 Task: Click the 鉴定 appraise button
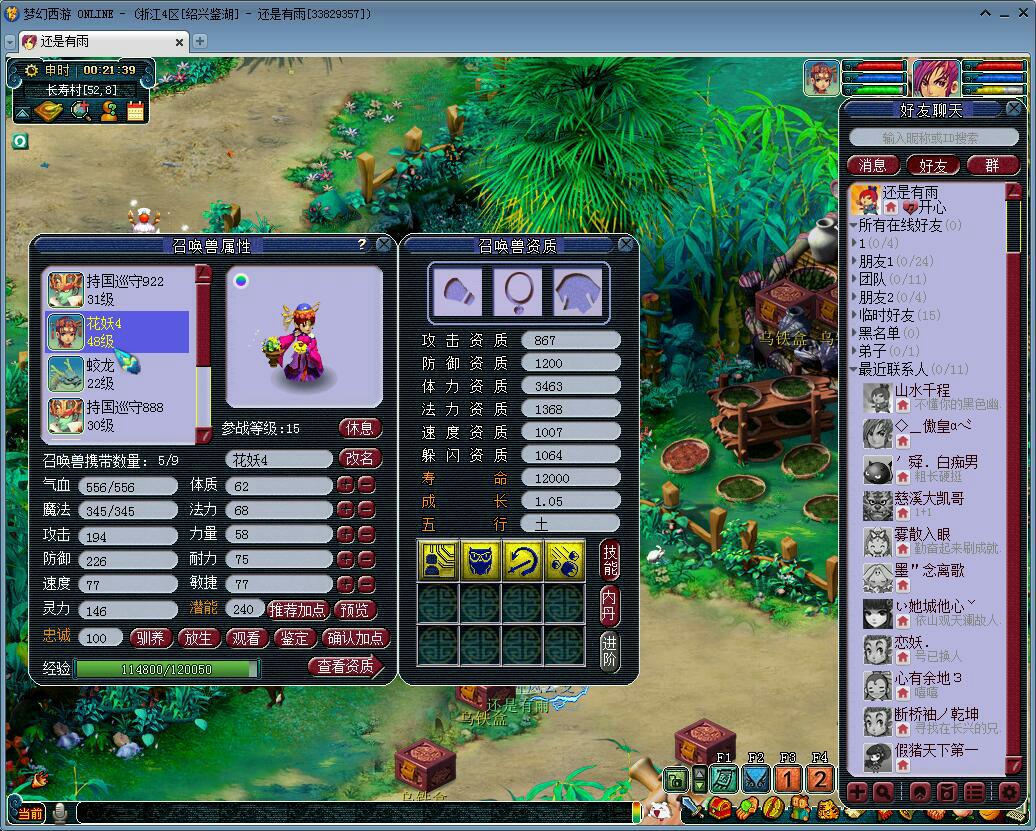pyautogui.click(x=296, y=638)
